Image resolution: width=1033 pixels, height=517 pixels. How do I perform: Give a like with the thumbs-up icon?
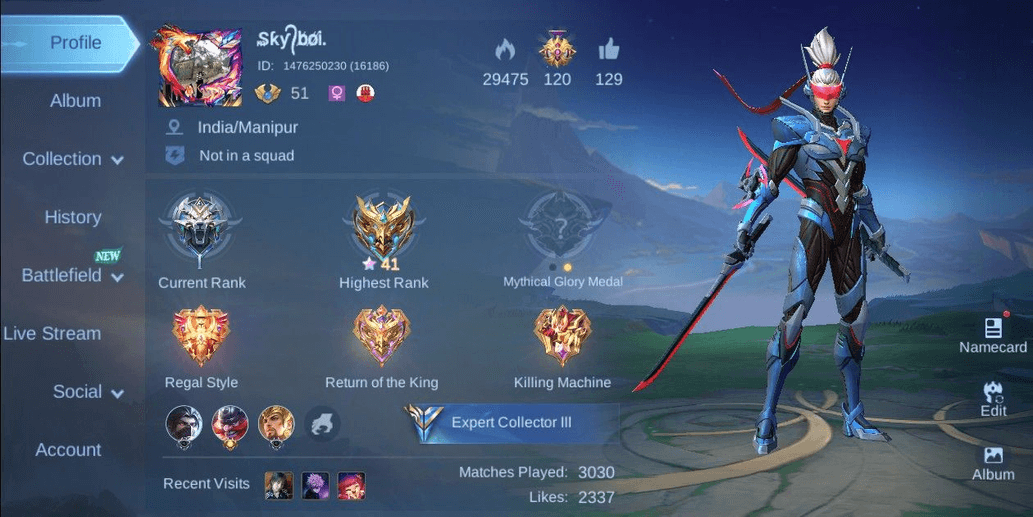[x=608, y=49]
